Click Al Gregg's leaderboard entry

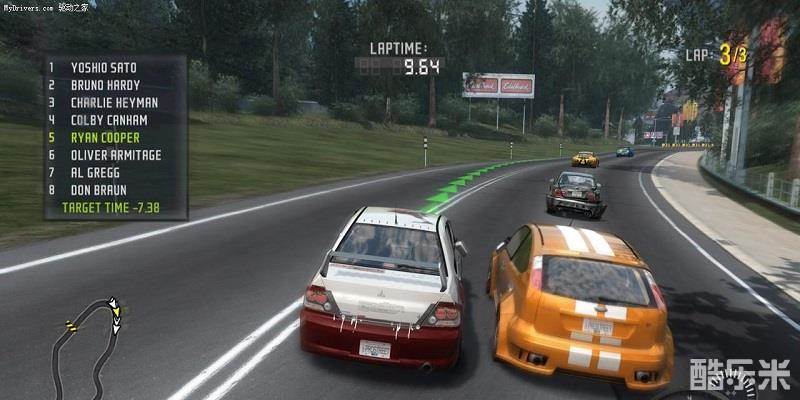click(97, 172)
